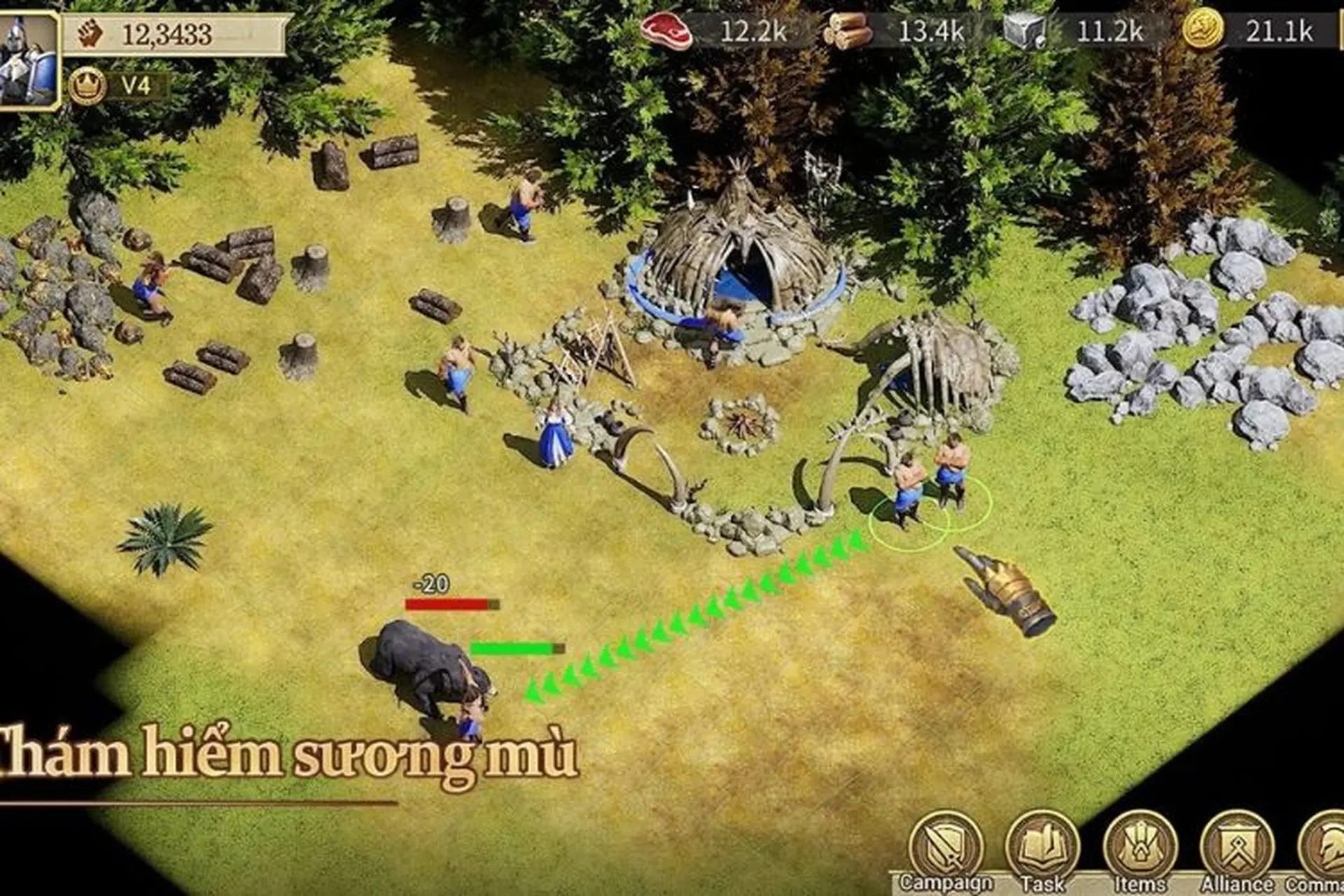
Task: Click the knight player avatar portrait
Action: click(x=28, y=59)
